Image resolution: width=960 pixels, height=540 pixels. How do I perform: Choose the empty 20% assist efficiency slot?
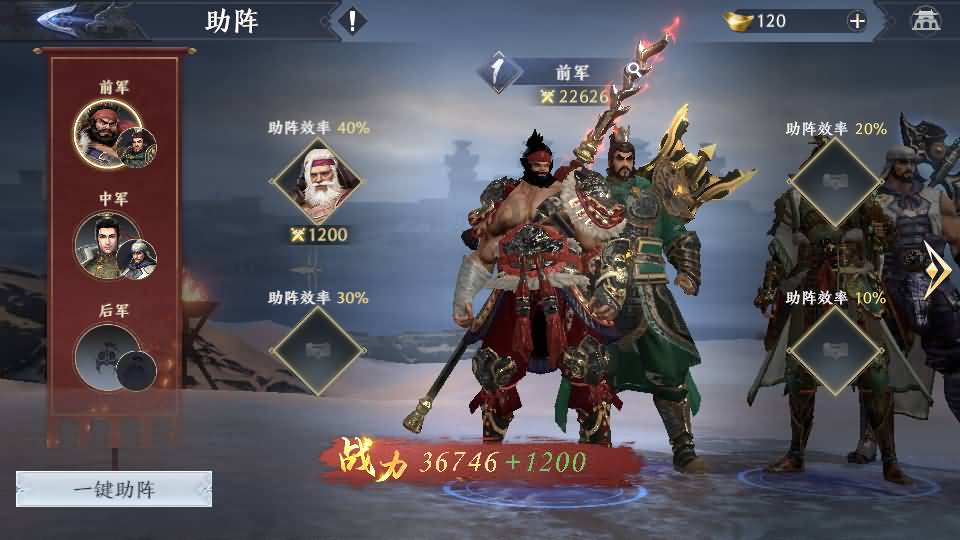pyautogui.click(x=835, y=183)
